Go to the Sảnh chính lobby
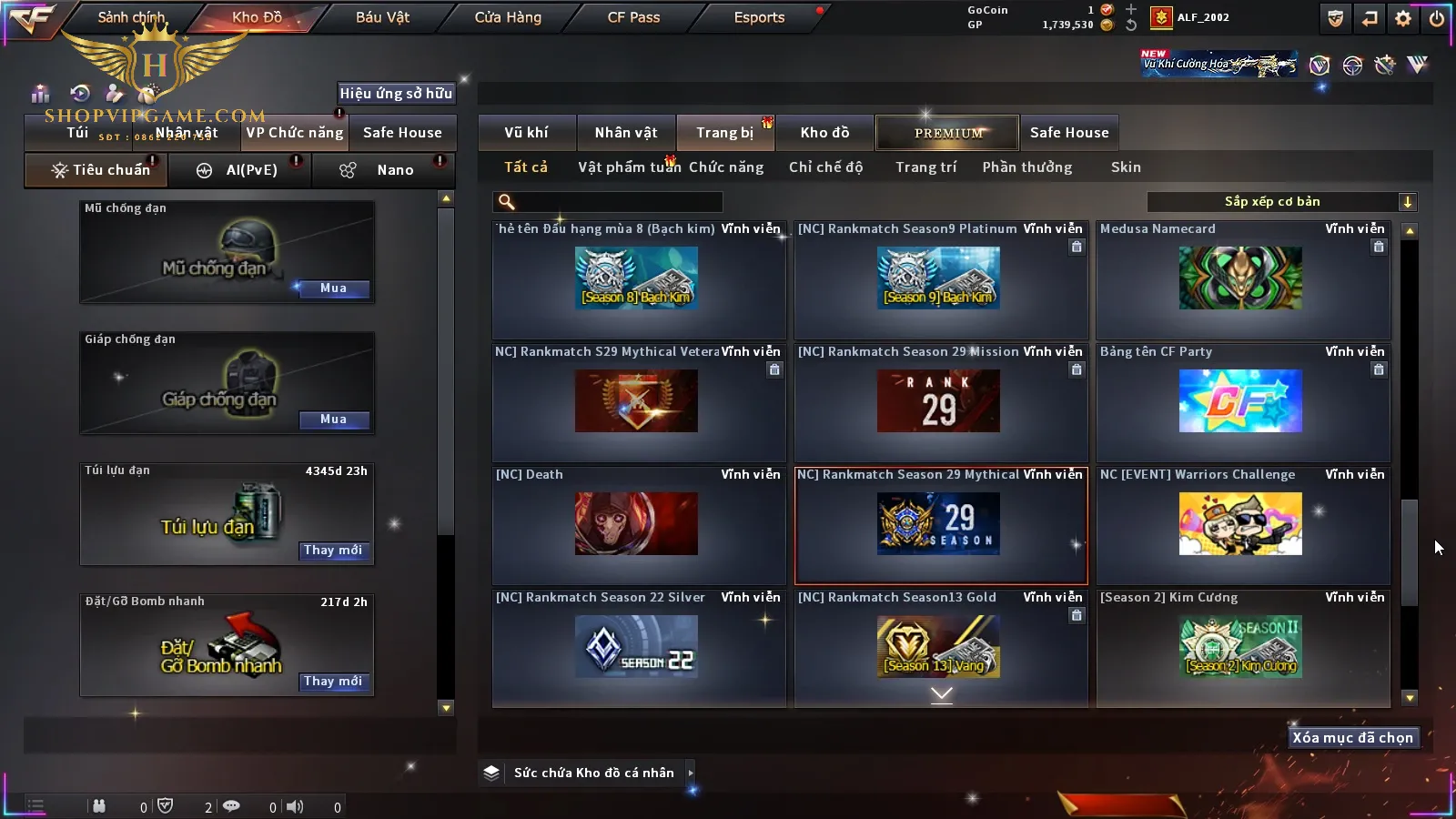 point(131,17)
